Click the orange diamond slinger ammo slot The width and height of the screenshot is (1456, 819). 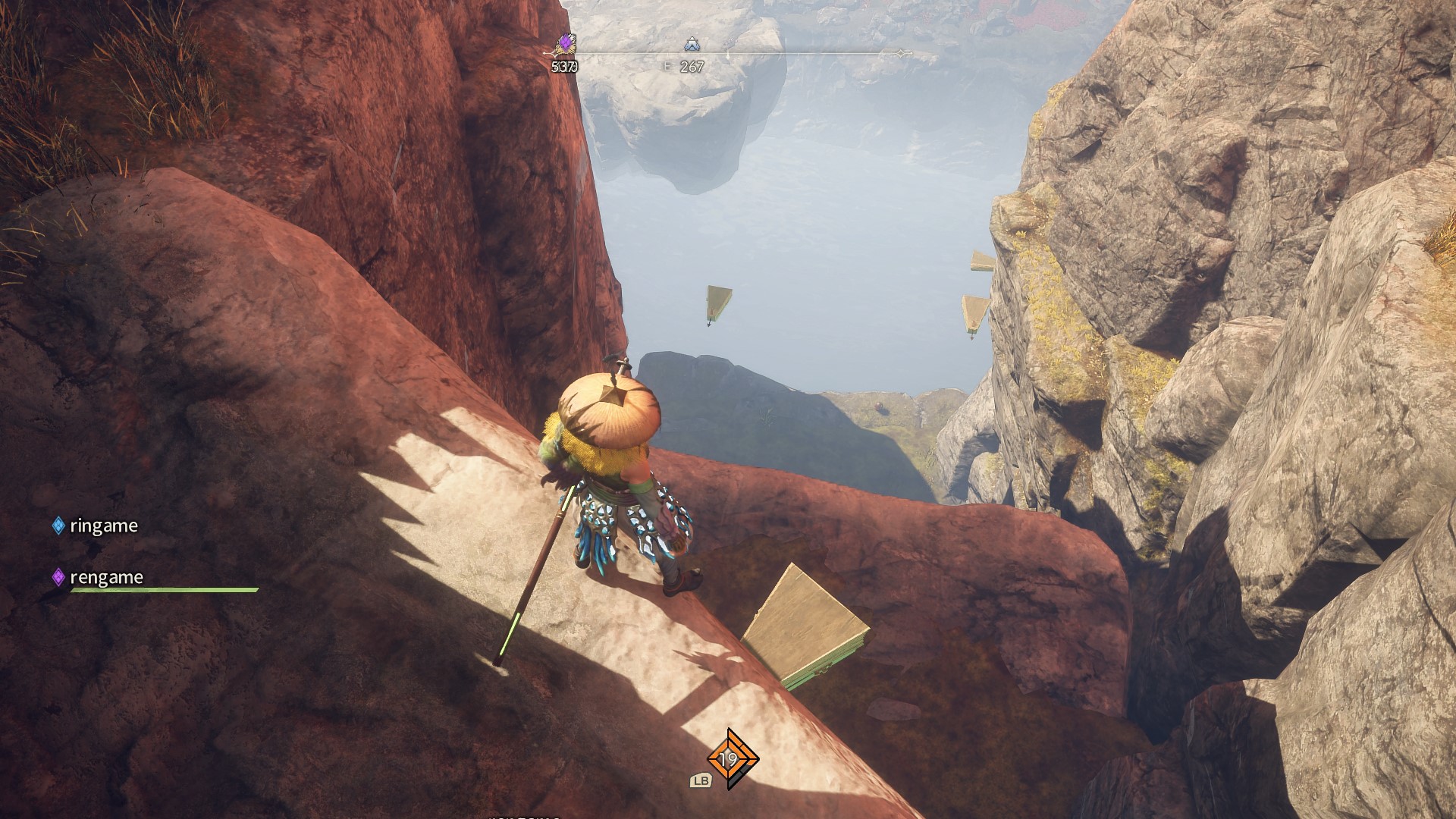[x=730, y=758]
